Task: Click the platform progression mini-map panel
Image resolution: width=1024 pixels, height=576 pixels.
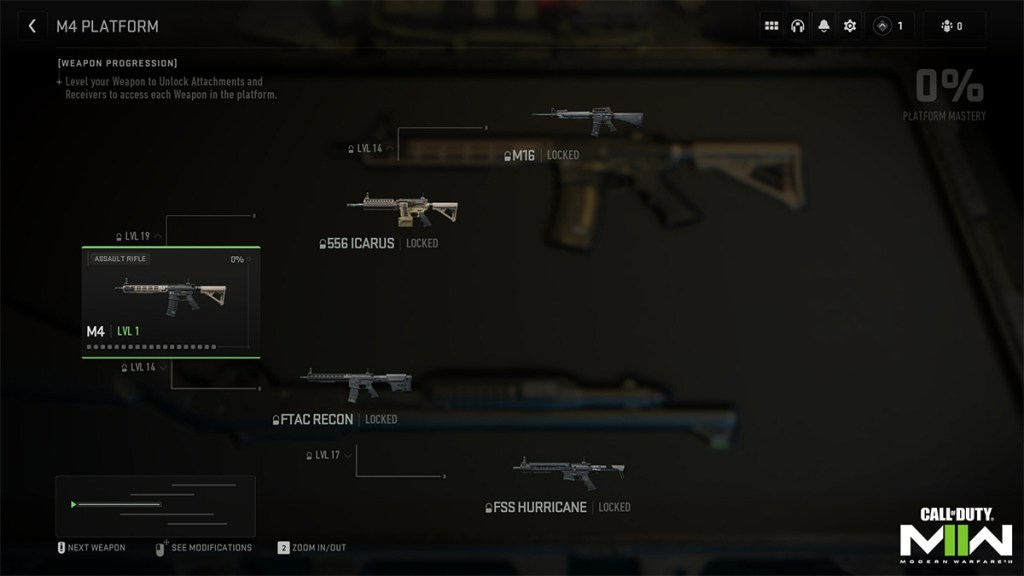Action: pyautogui.click(x=155, y=505)
